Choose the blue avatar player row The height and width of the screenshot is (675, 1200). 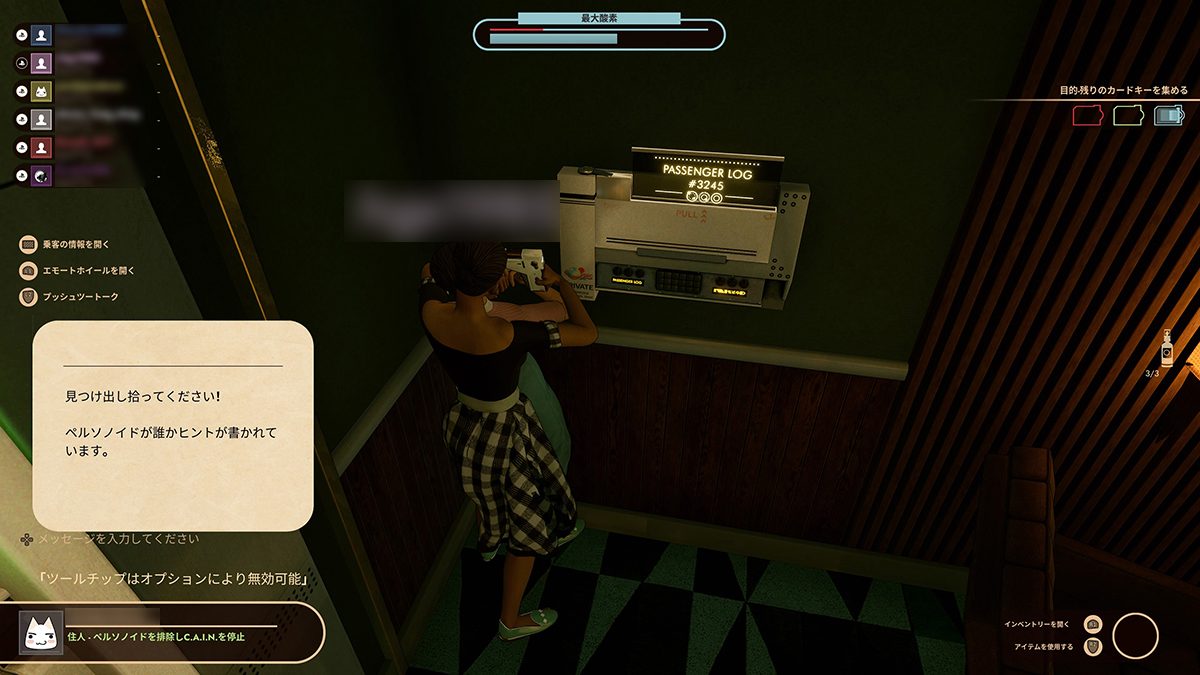tap(41, 35)
